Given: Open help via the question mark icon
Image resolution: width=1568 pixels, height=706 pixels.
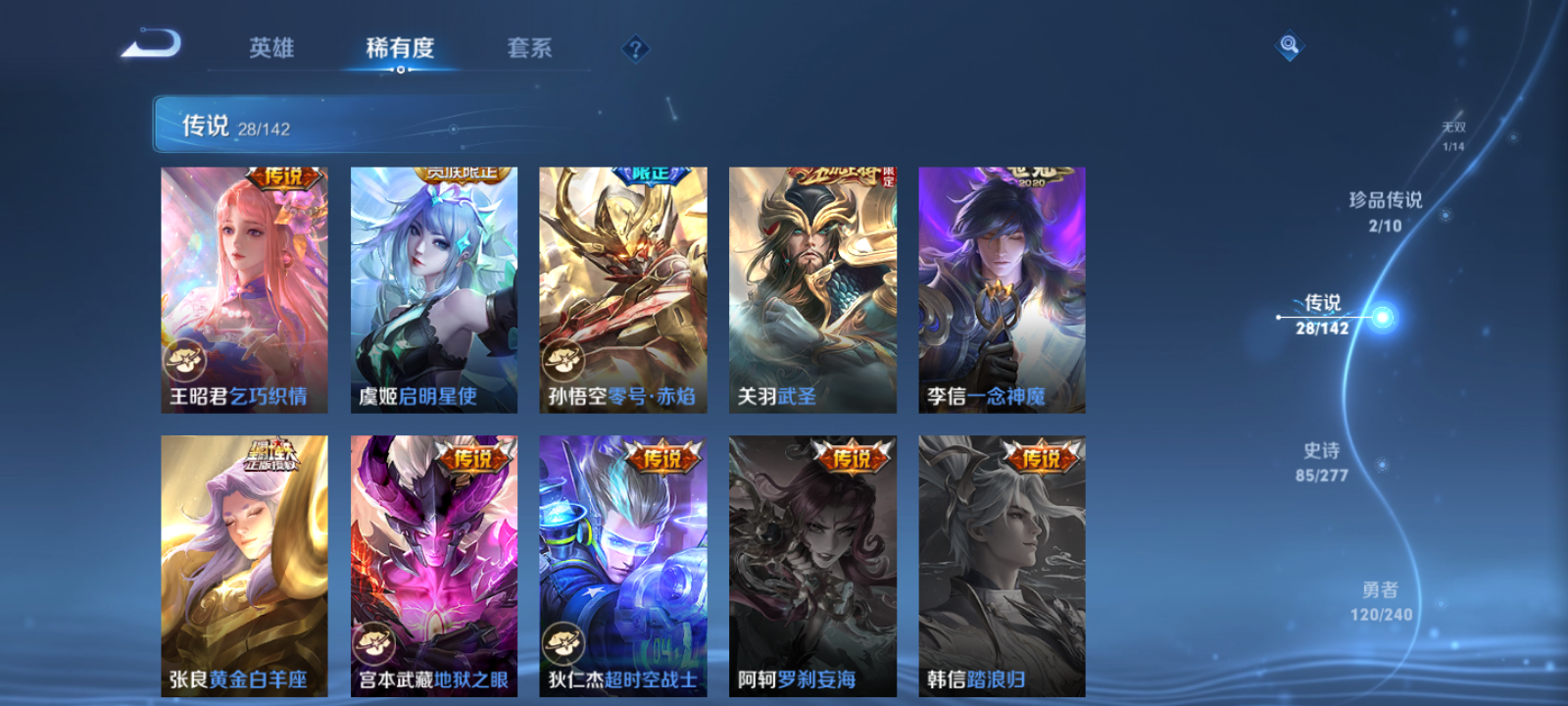Looking at the screenshot, I should 636,47.
